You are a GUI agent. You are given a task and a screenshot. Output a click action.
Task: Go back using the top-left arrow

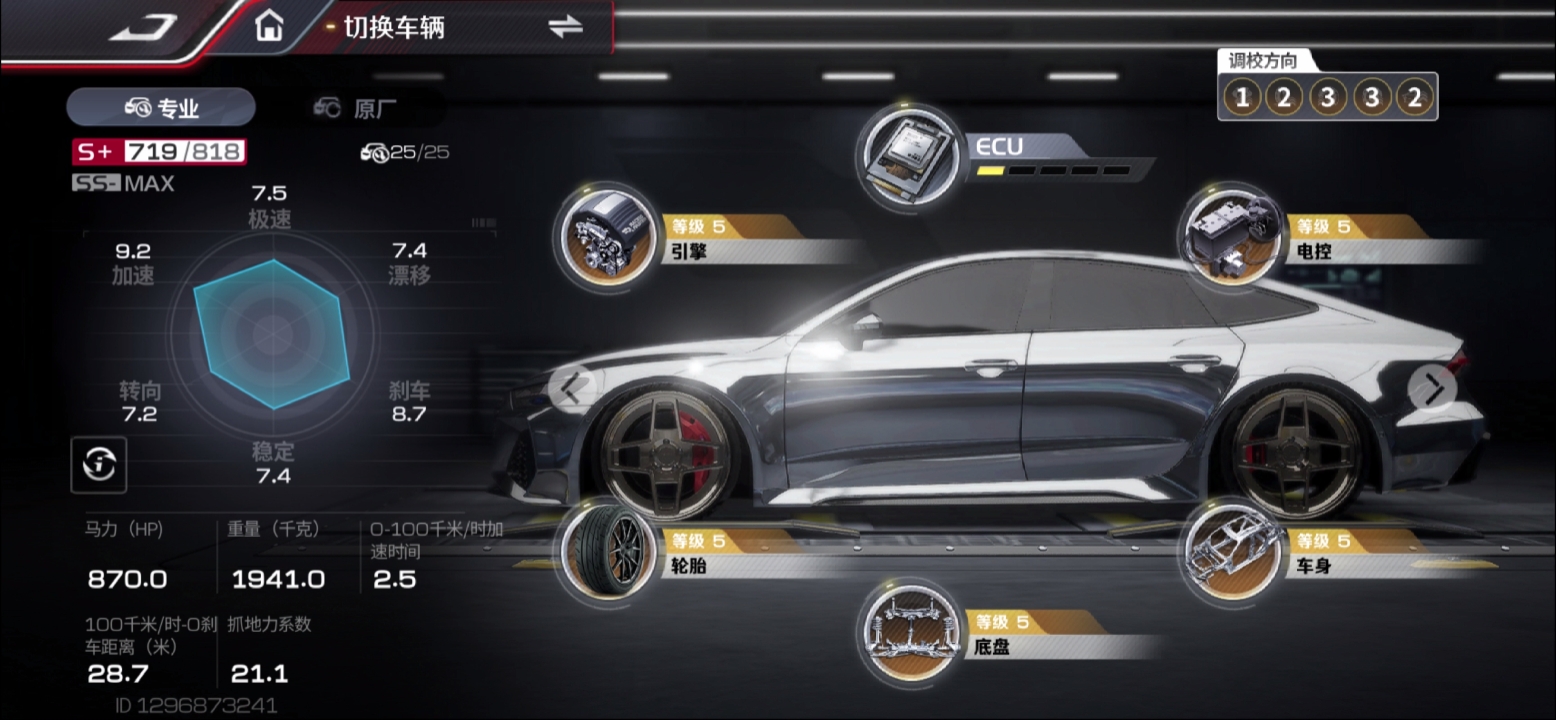pos(143,28)
